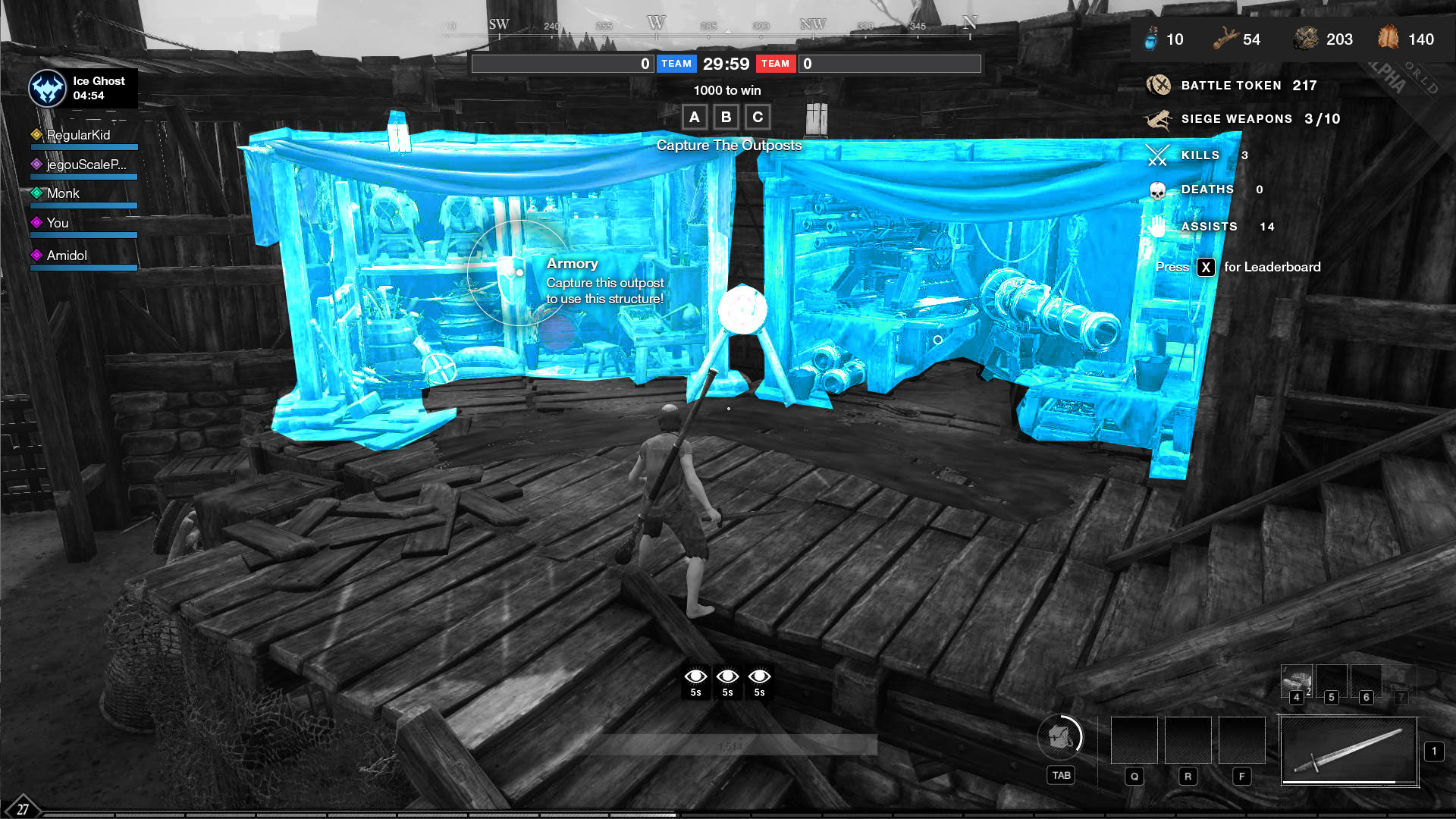
Task: Select party member Amidol
Action: (67, 256)
